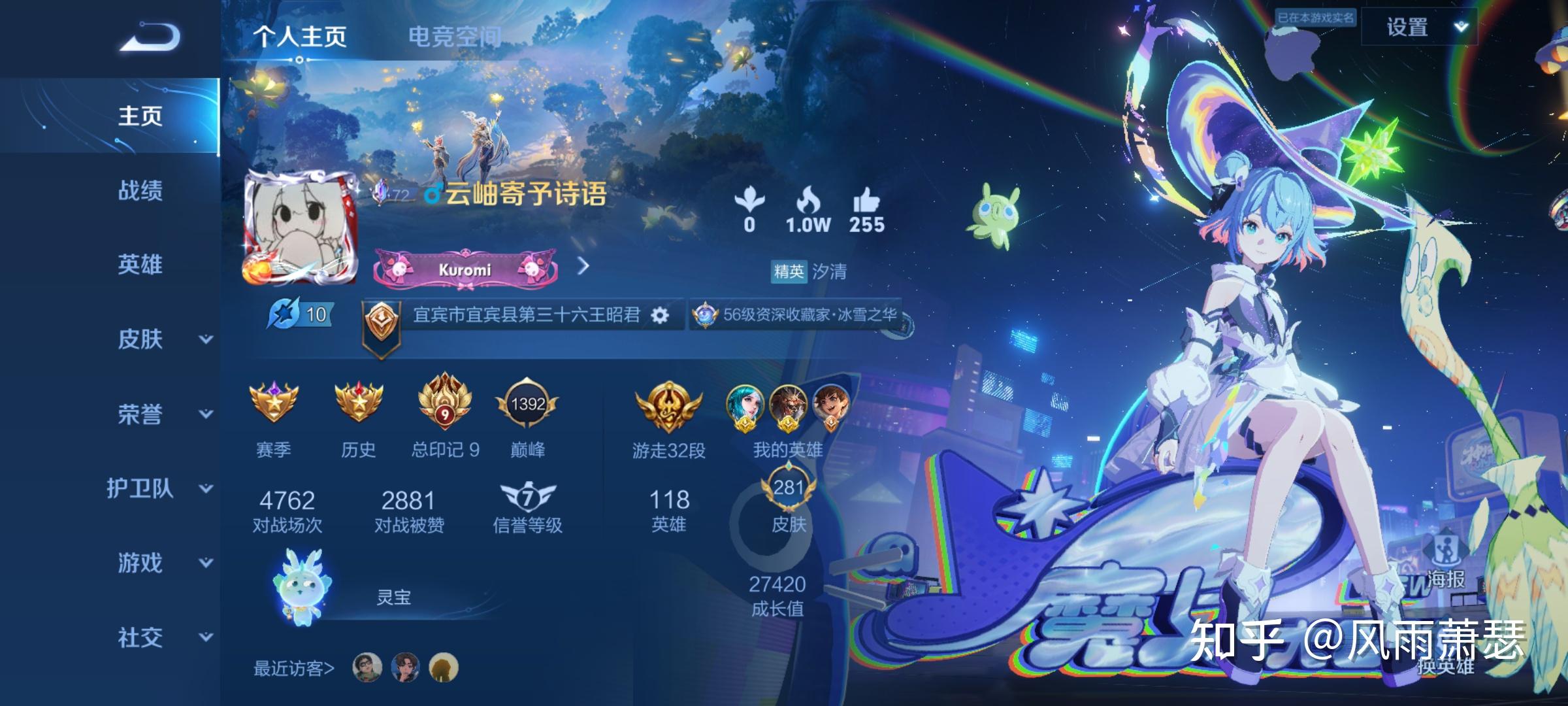
Task: Click the player avatar portrait
Action: [x=301, y=227]
